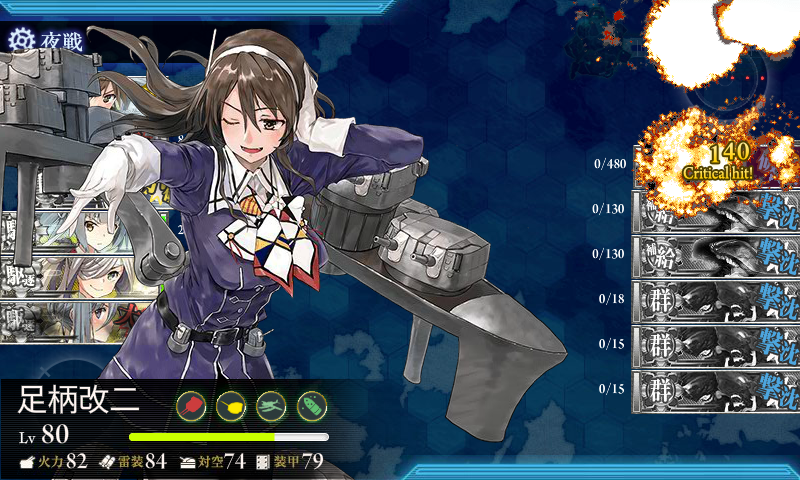This screenshot has width=800, height=480.
Task: Click the enemy banner with 0/480 HP
Action: point(716,165)
